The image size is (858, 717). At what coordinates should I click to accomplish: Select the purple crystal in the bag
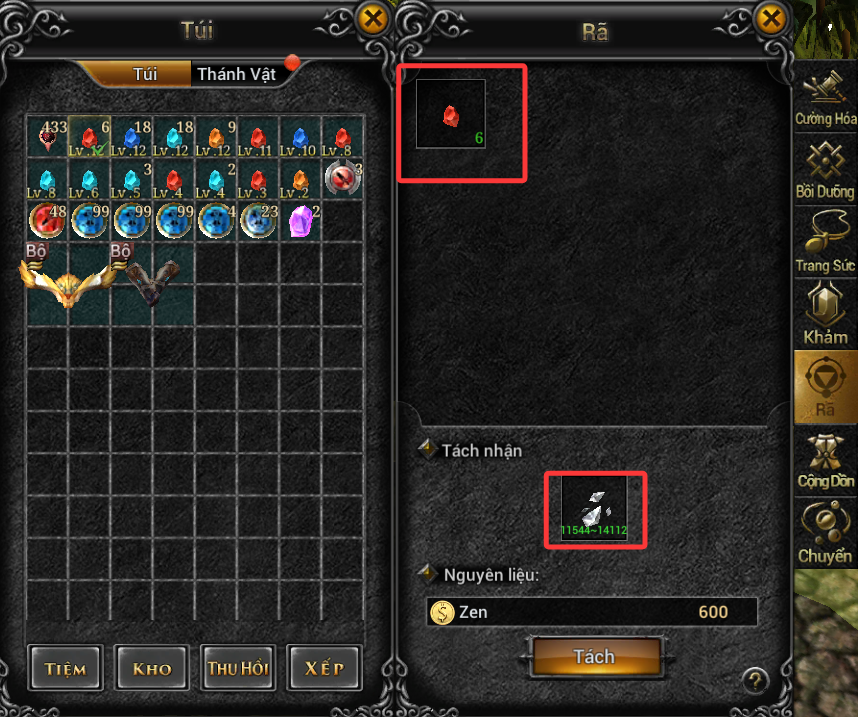[x=300, y=220]
